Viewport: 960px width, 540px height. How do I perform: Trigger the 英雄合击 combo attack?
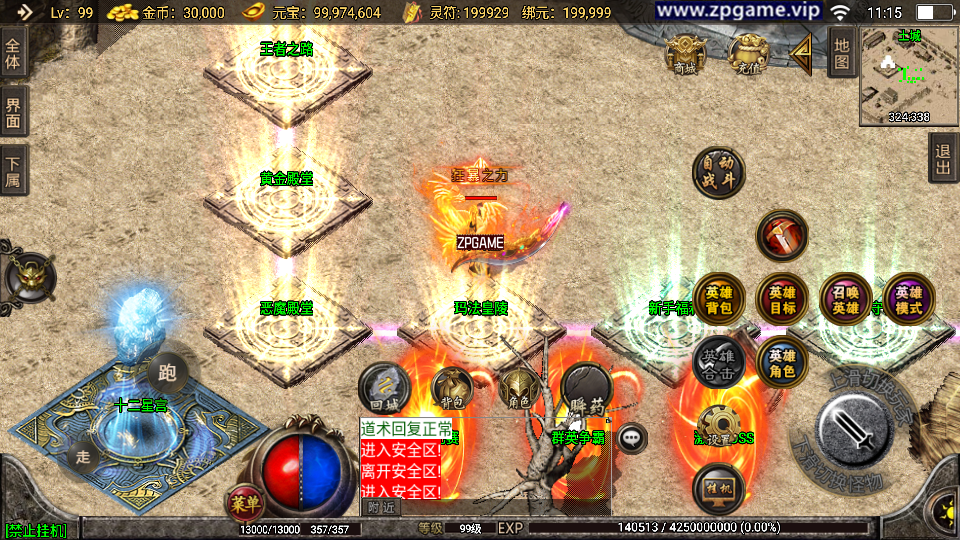(718, 362)
